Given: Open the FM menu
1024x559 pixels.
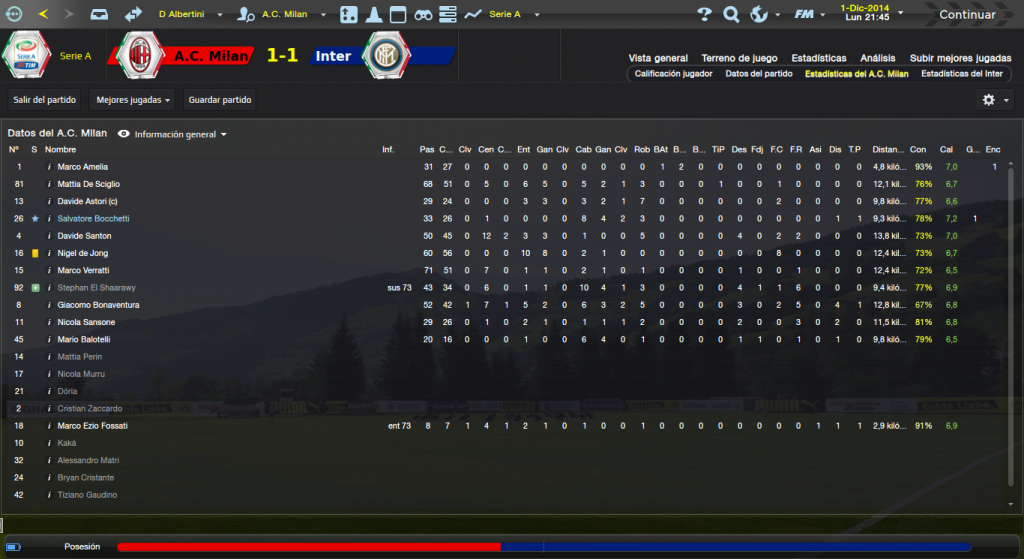Looking at the screenshot, I should click(807, 15).
